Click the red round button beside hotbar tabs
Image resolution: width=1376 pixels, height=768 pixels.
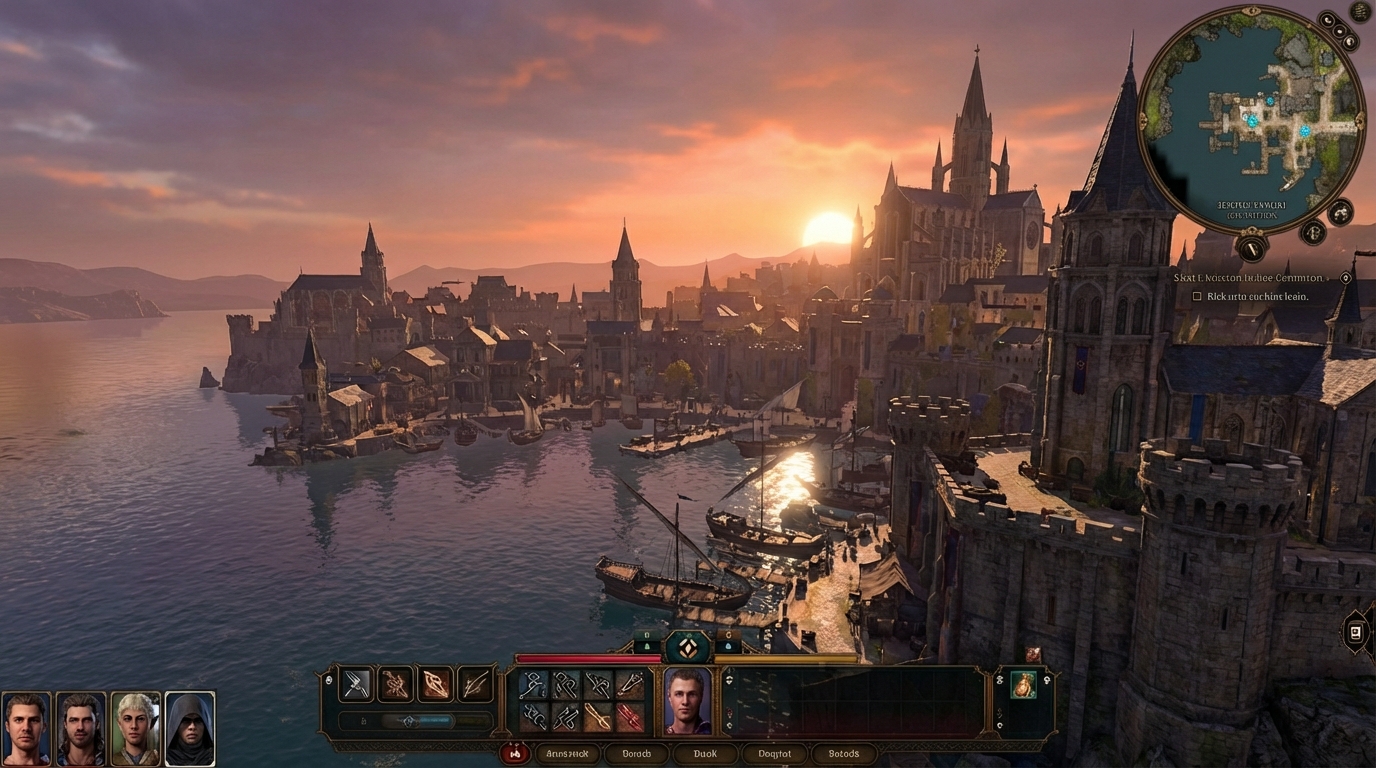515,753
